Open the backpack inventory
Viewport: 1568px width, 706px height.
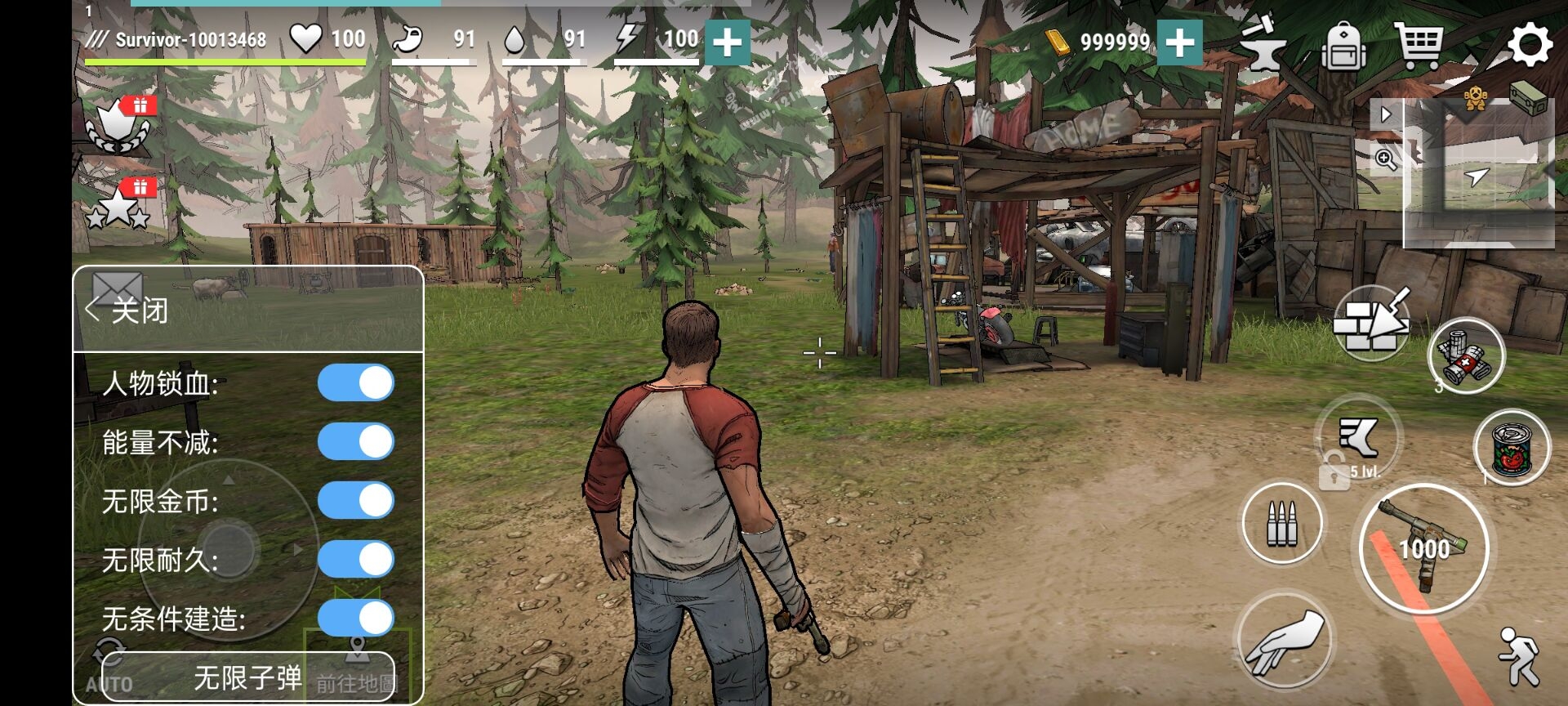tap(1343, 46)
